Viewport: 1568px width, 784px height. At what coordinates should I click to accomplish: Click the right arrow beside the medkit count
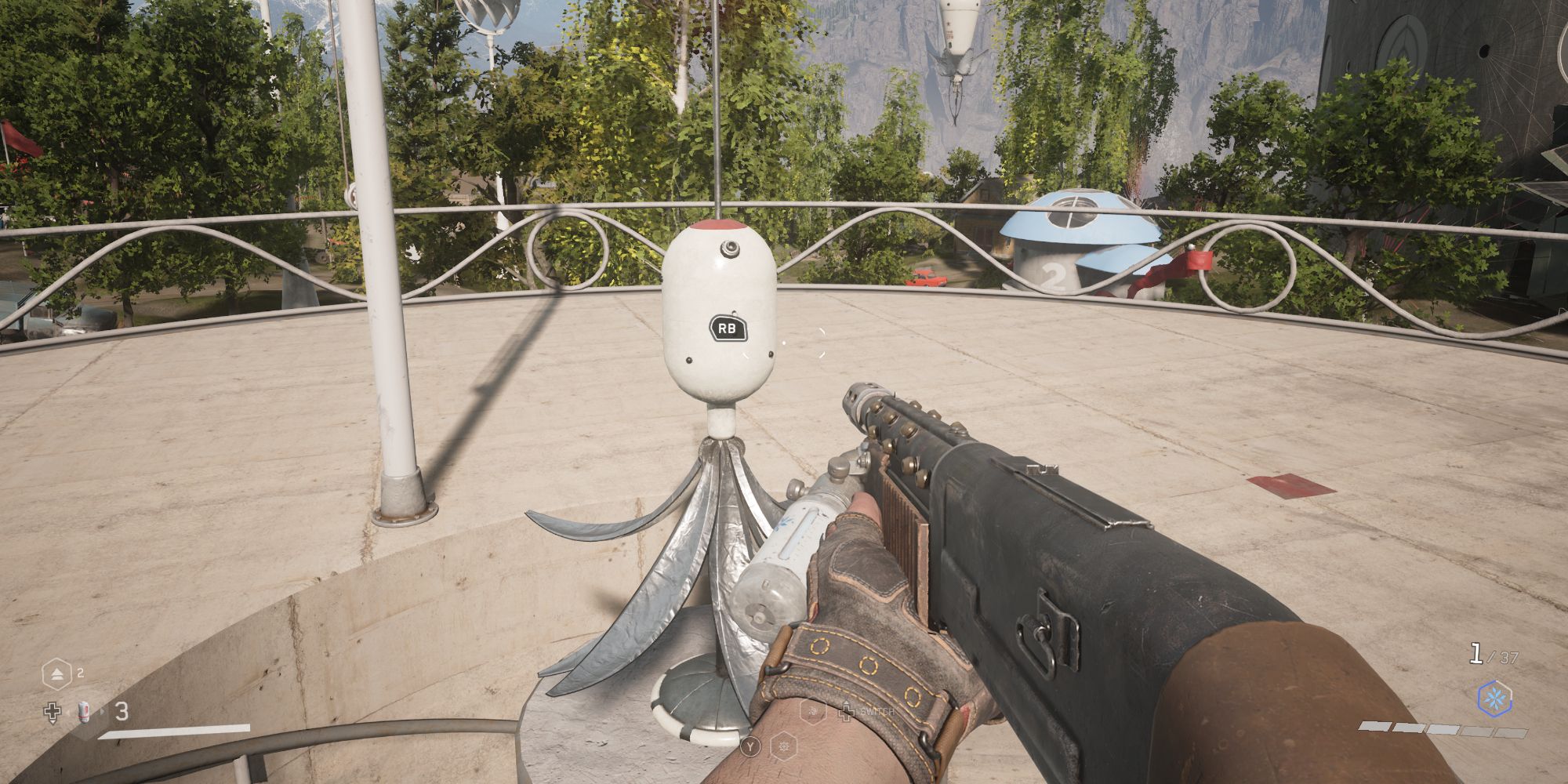[102, 712]
